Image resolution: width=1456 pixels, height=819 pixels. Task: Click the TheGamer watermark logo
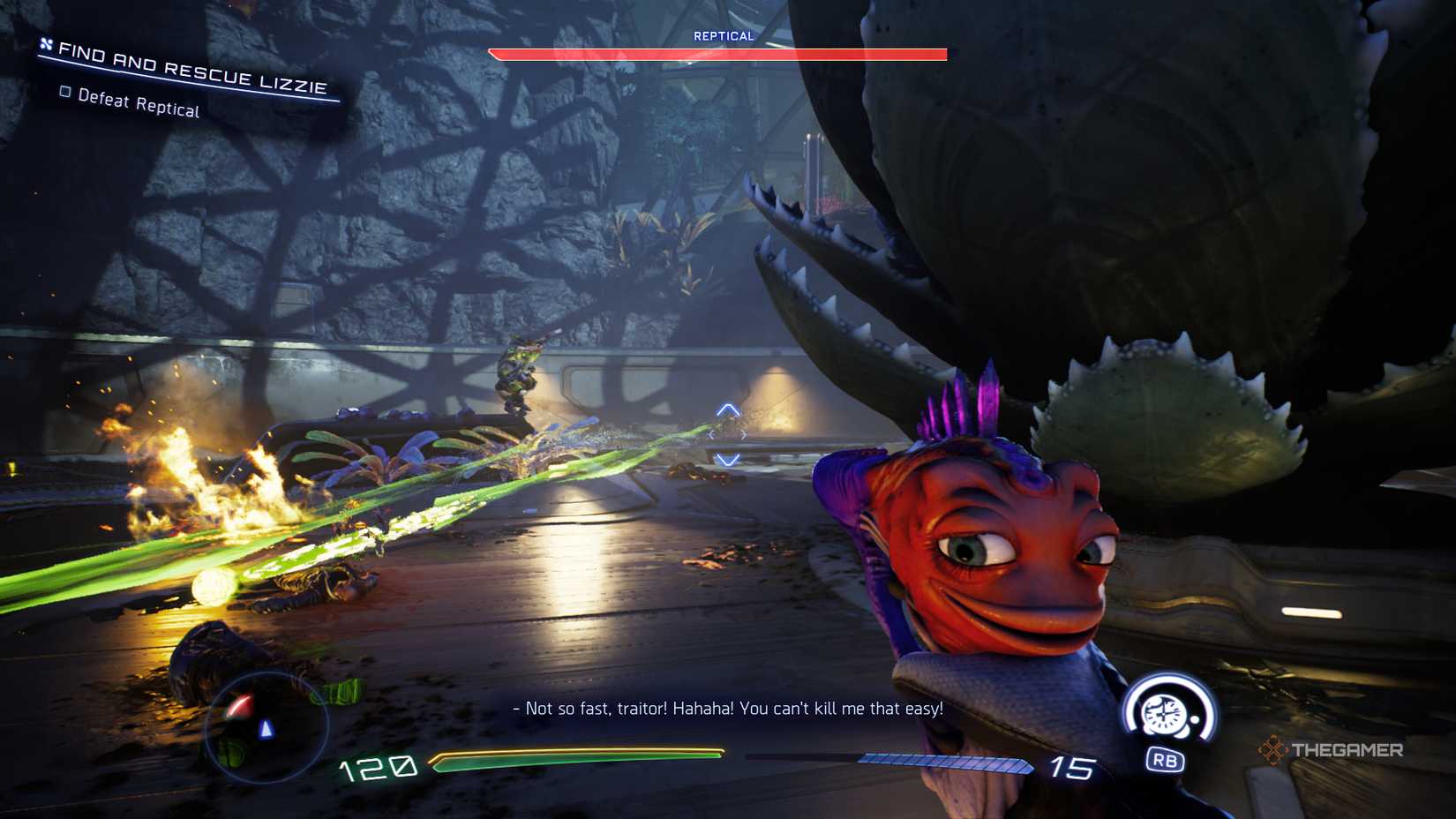[1331, 750]
